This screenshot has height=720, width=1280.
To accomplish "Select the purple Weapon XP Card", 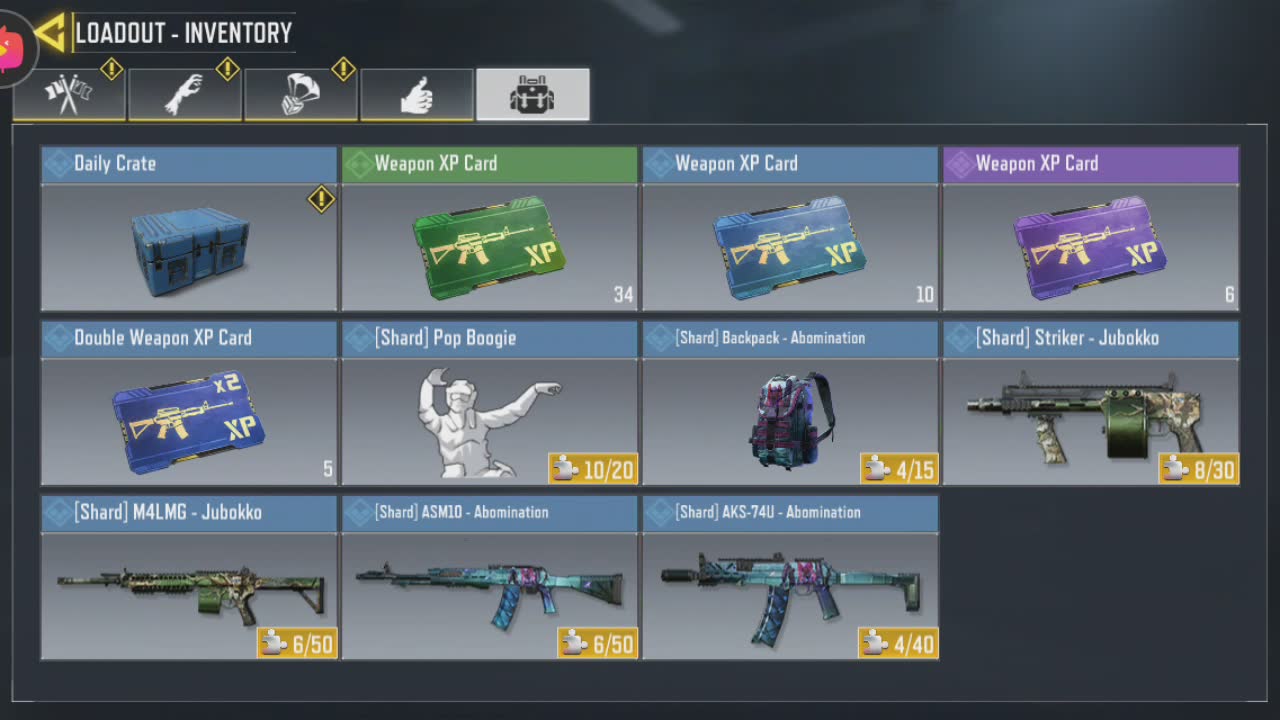I will [1091, 229].
